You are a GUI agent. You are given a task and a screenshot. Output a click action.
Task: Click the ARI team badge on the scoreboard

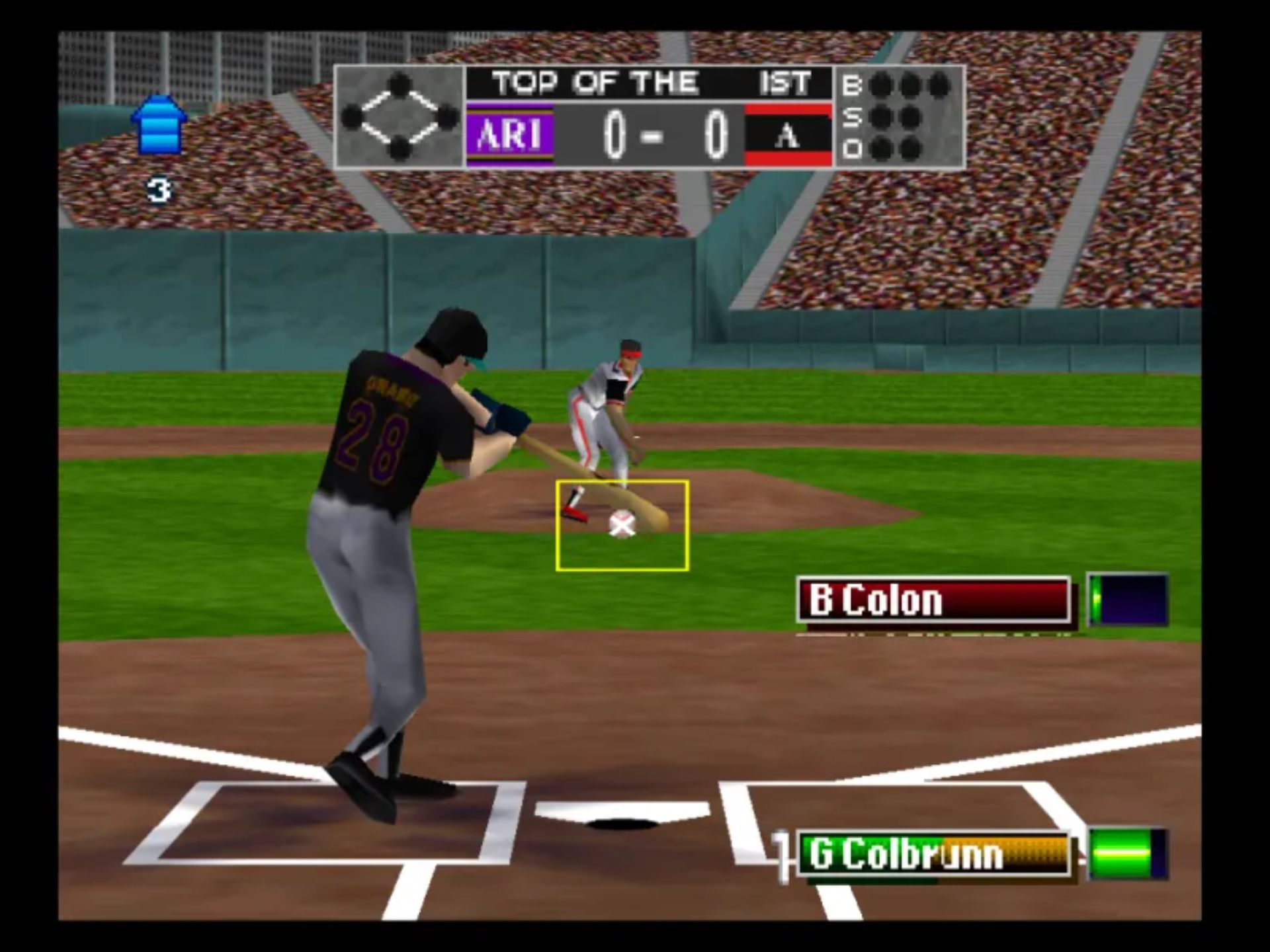tap(510, 136)
